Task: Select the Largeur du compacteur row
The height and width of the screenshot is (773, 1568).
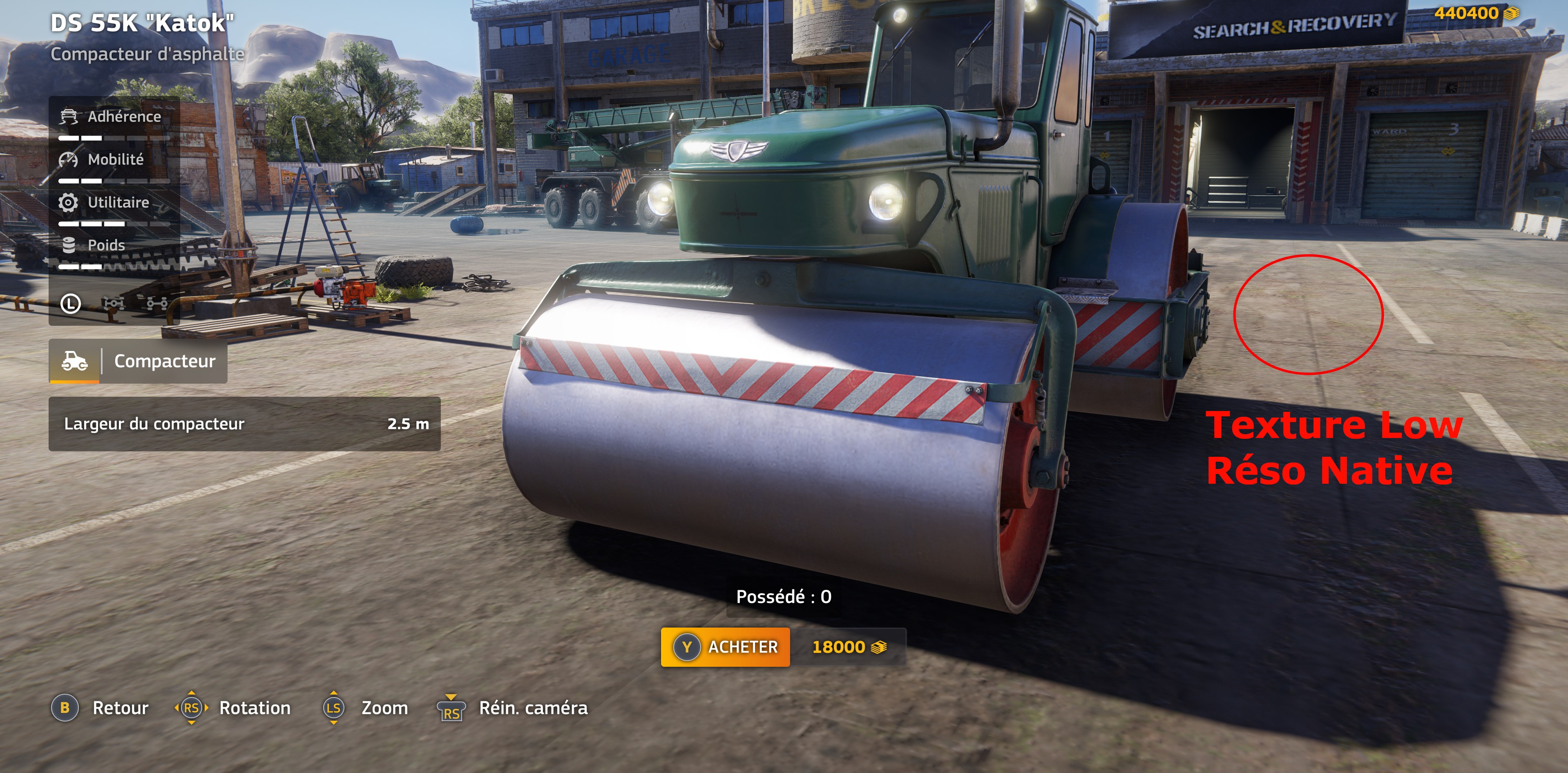Action: coord(244,424)
